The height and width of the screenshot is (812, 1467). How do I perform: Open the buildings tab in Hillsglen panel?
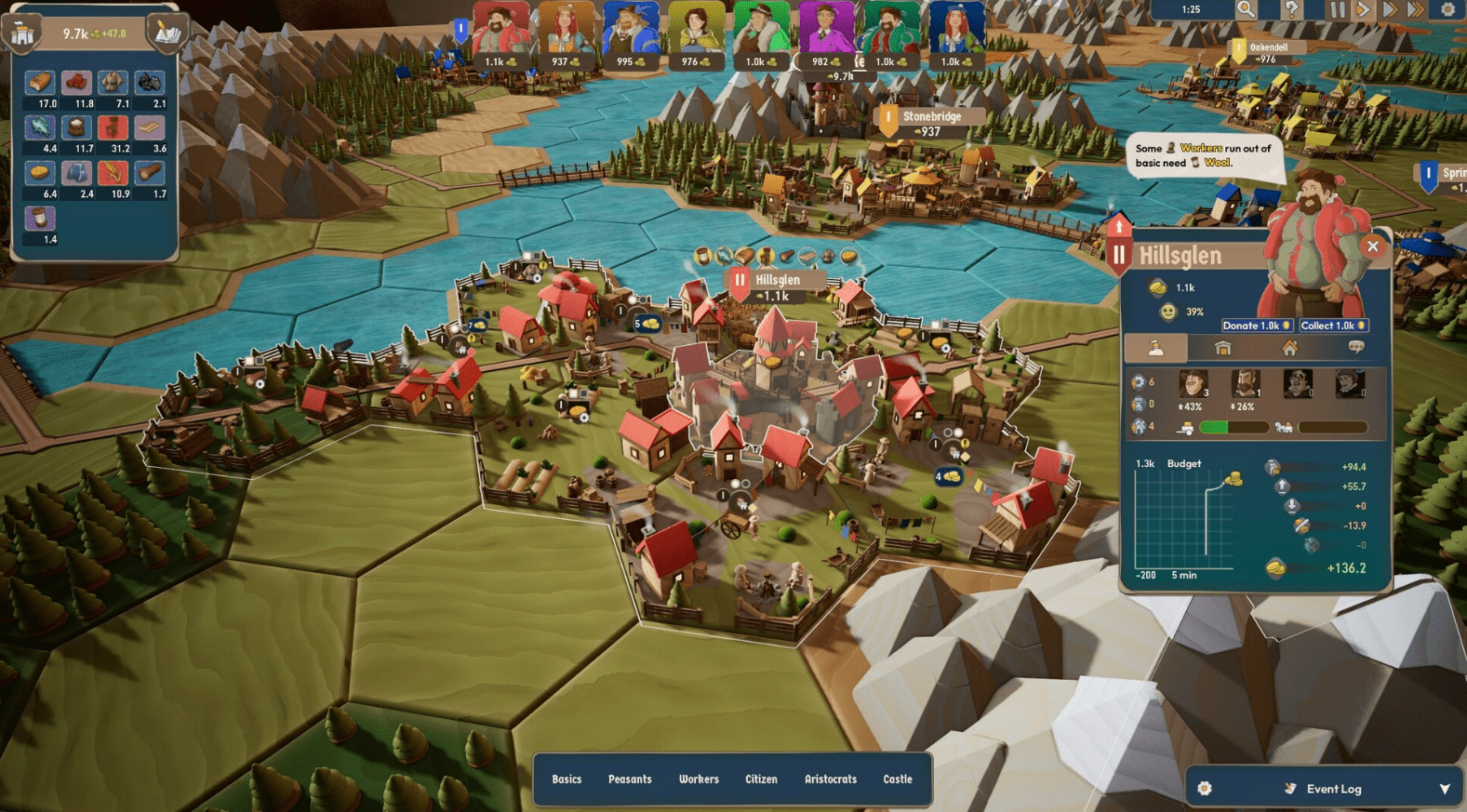coord(1223,348)
